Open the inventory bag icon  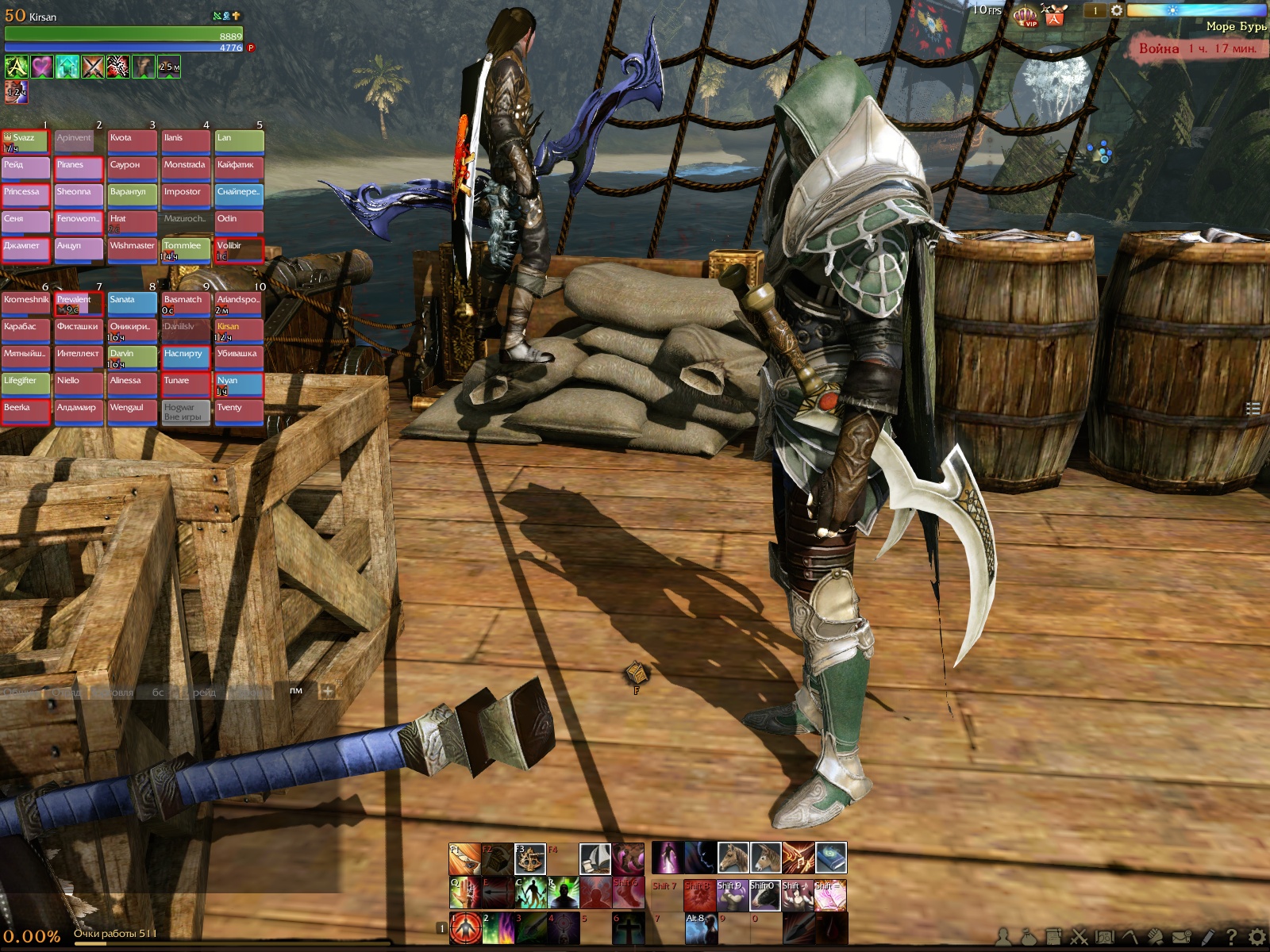pos(1029,938)
